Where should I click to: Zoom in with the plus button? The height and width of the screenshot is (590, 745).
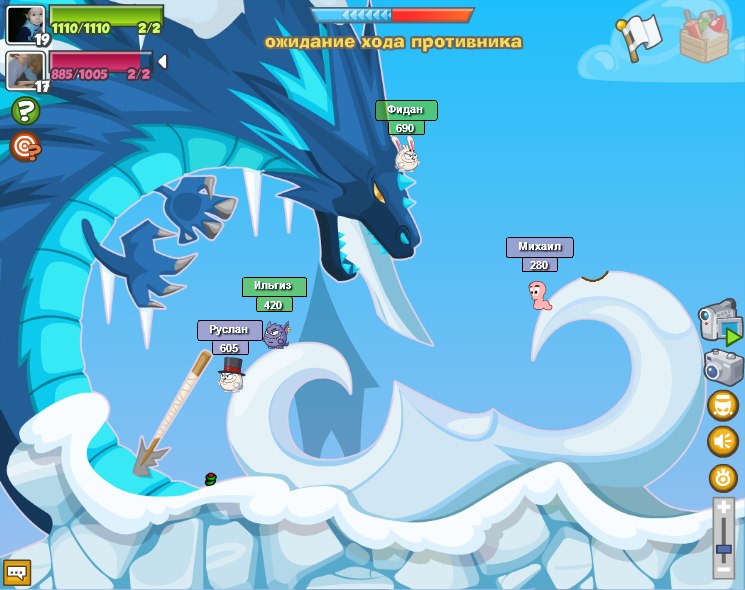point(723,509)
